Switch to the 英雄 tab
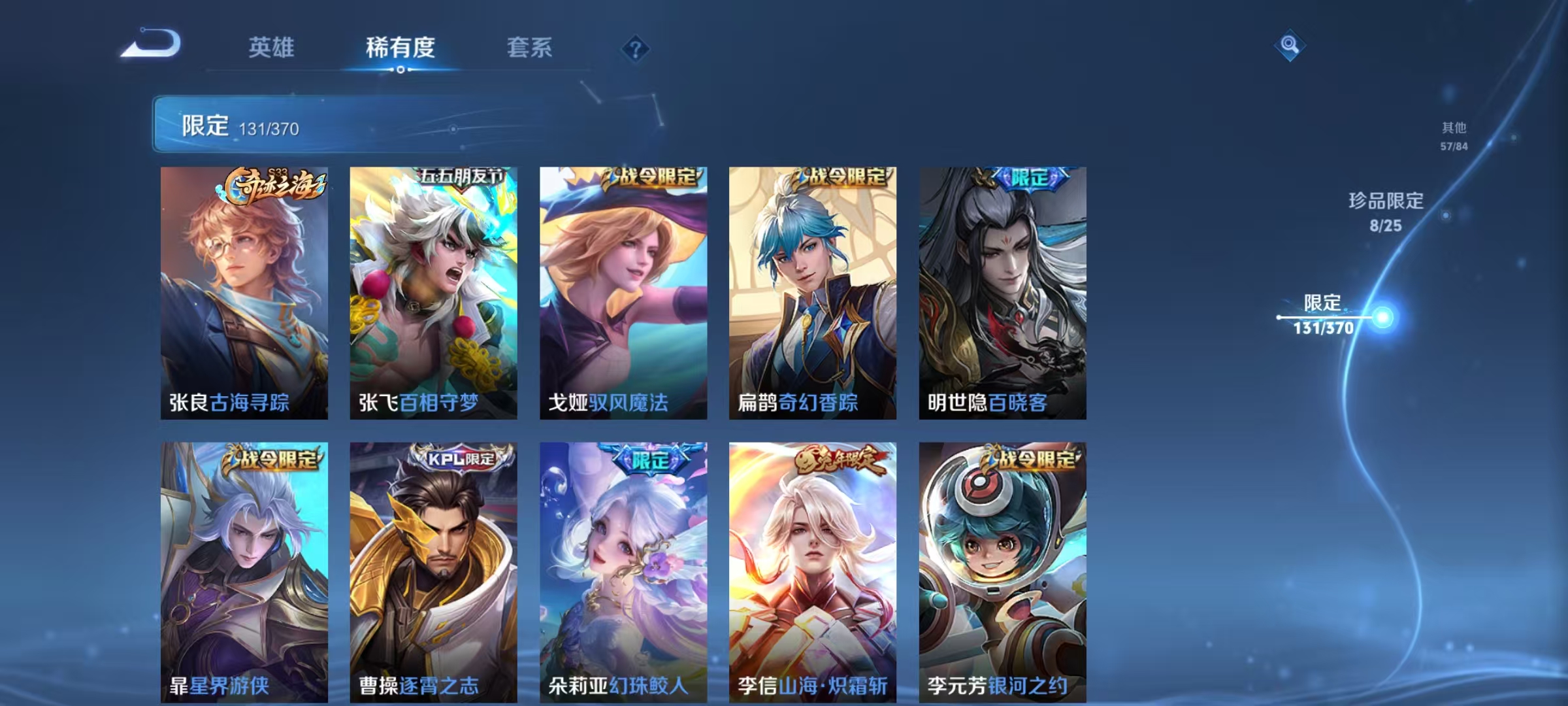The width and height of the screenshot is (1568, 706). point(271,48)
